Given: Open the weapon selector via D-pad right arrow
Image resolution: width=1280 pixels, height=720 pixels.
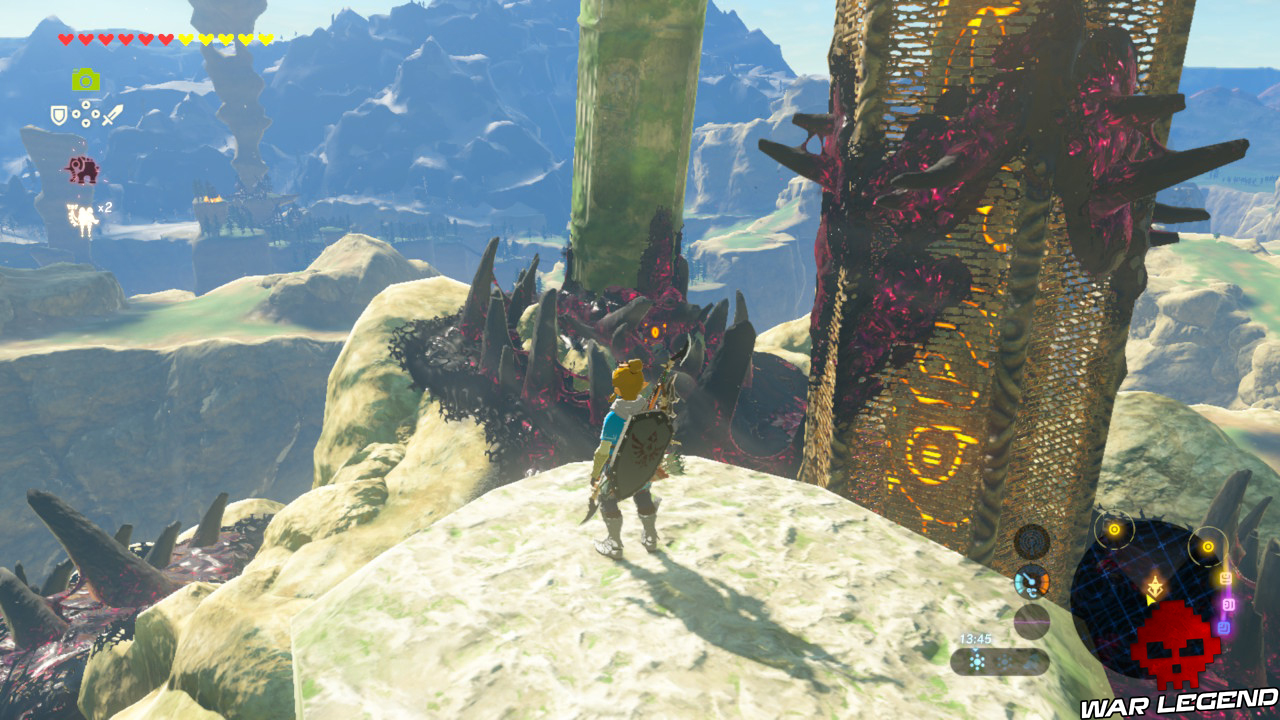Looking at the screenshot, I should (95, 113).
